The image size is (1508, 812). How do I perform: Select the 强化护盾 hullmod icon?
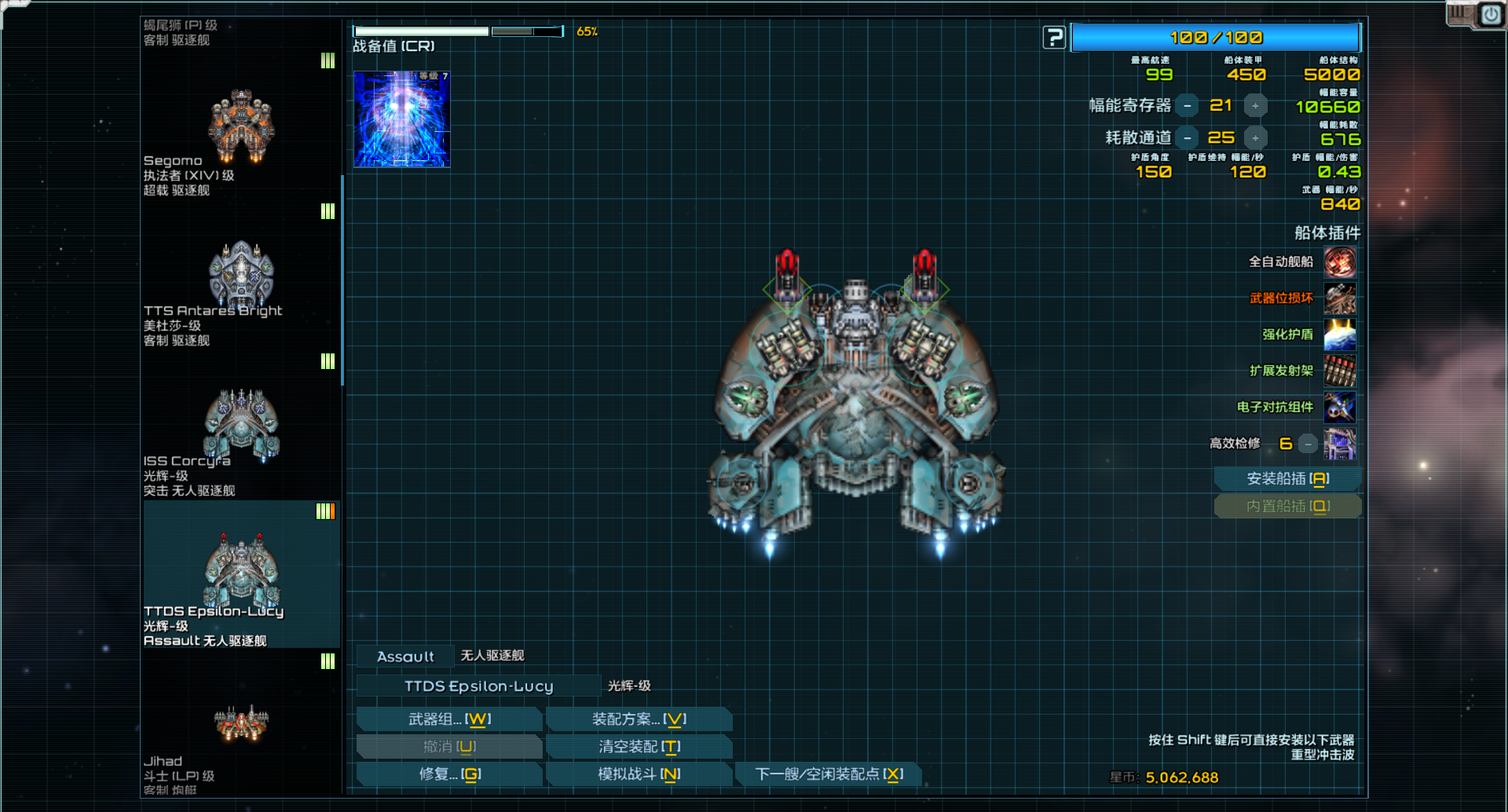(x=1339, y=335)
